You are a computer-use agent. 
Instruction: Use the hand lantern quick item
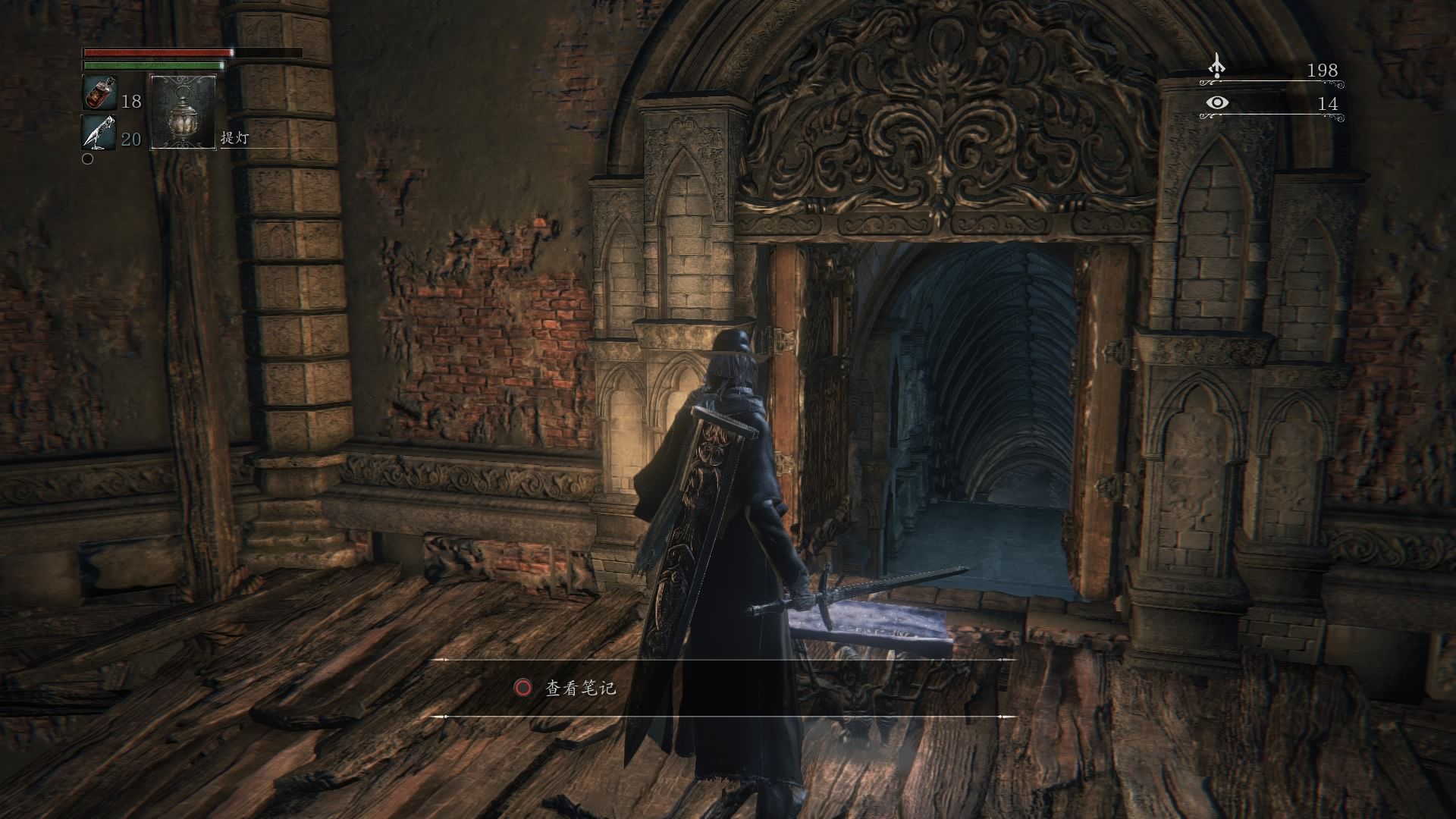pos(184,112)
